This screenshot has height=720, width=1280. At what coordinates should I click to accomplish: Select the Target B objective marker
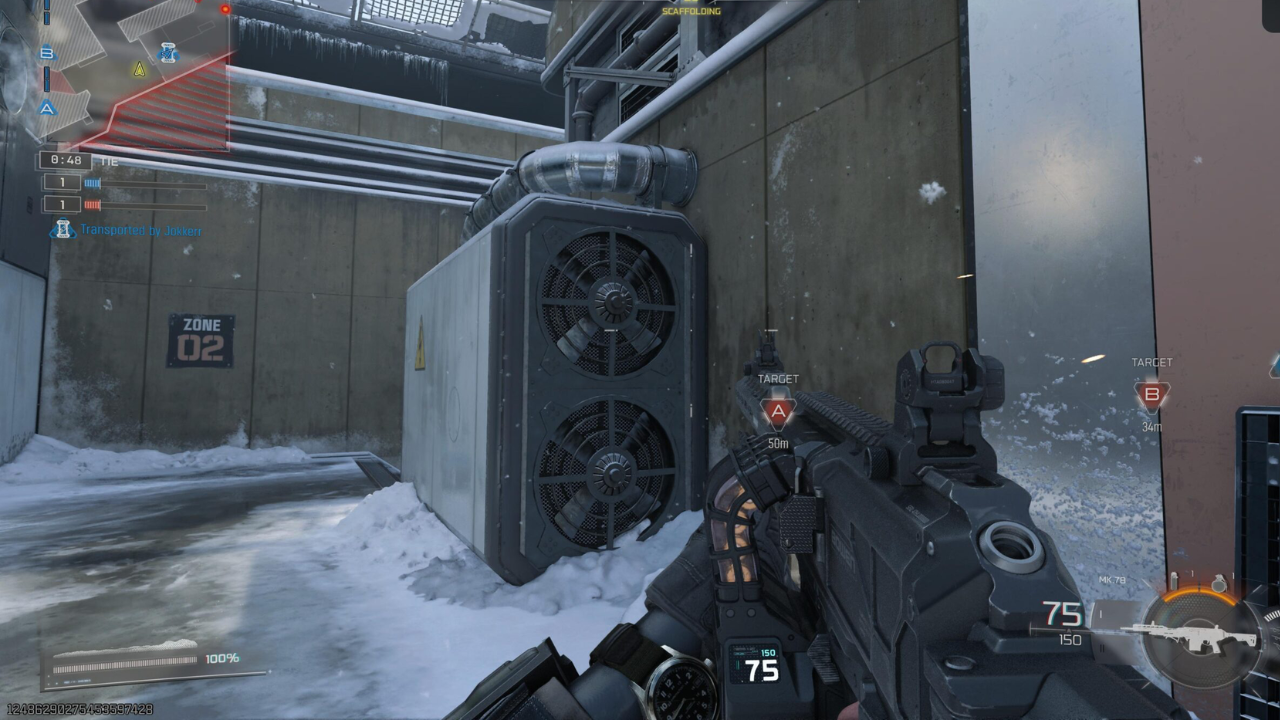(1151, 395)
